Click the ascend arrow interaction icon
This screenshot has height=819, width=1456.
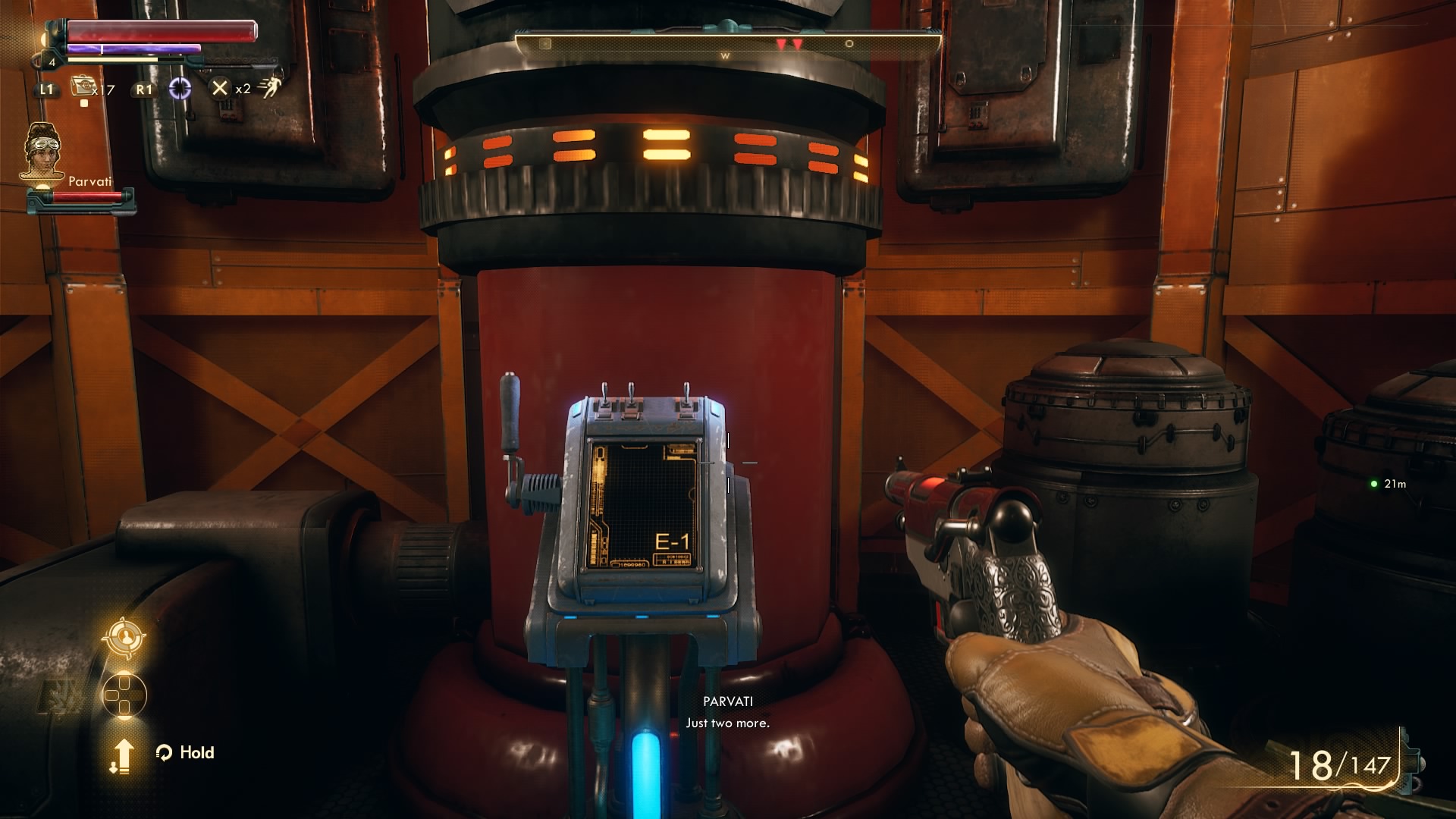(124, 755)
